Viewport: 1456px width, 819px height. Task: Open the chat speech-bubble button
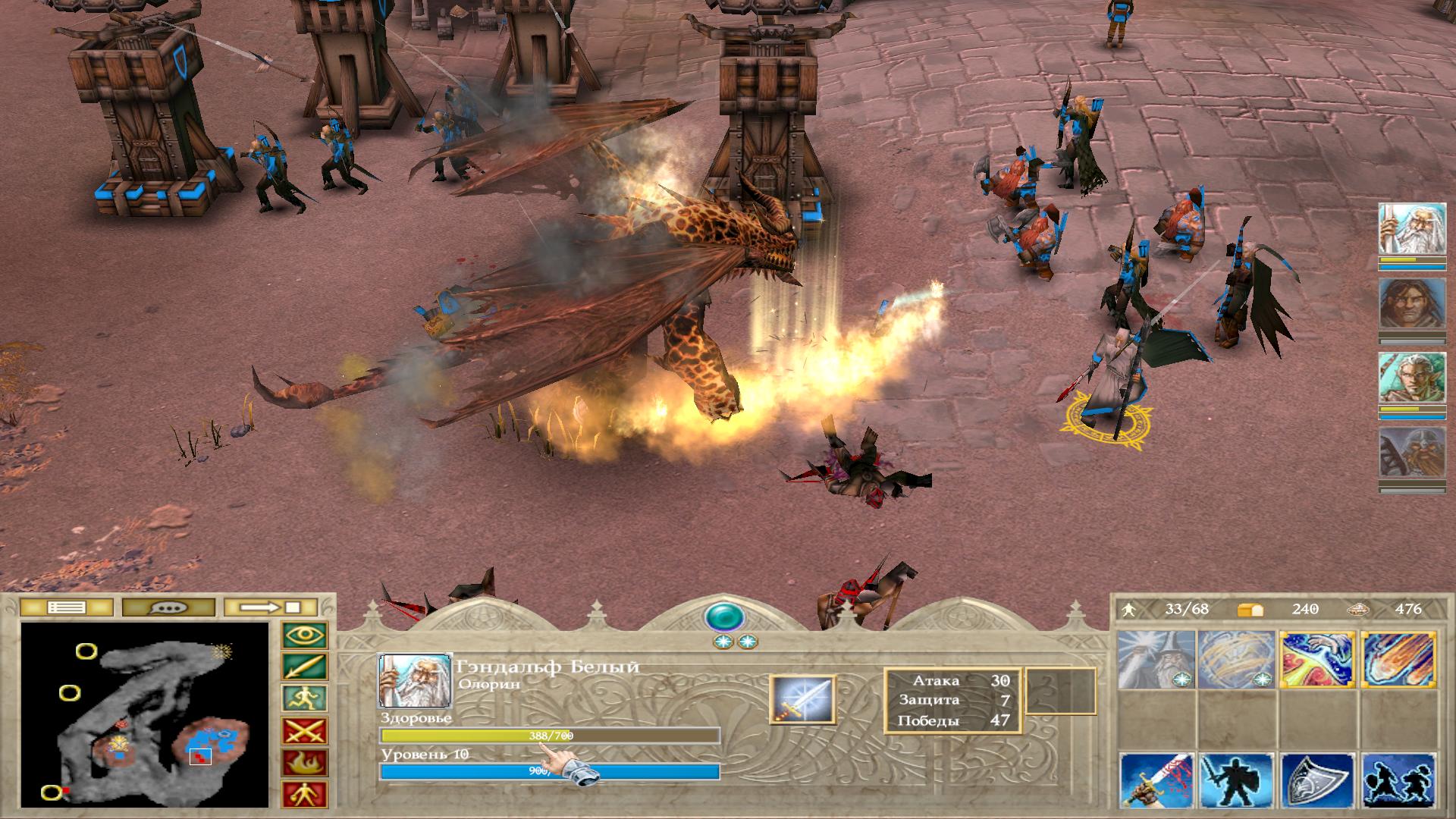(168, 607)
